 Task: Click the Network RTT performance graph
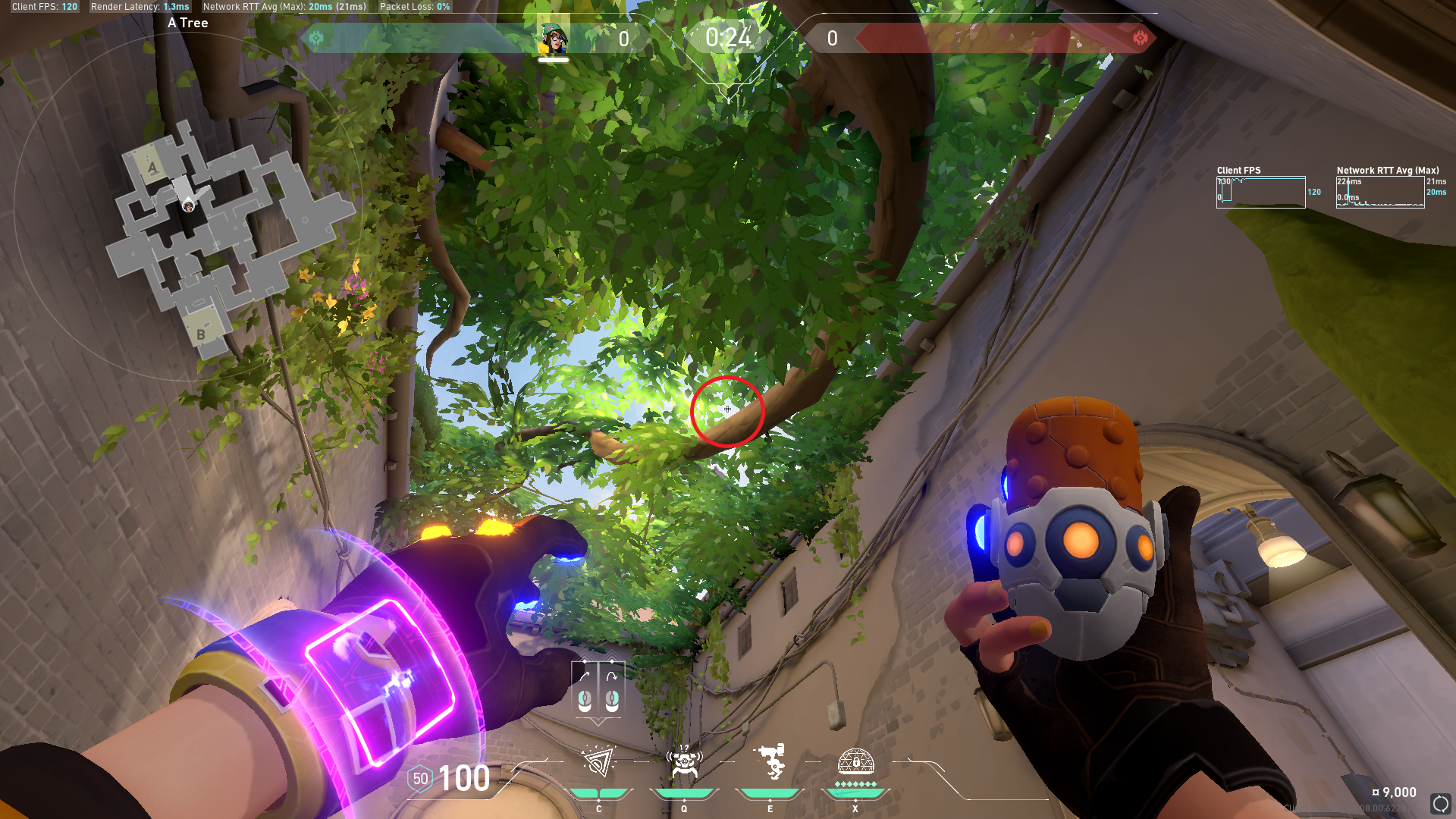[1380, 192]
